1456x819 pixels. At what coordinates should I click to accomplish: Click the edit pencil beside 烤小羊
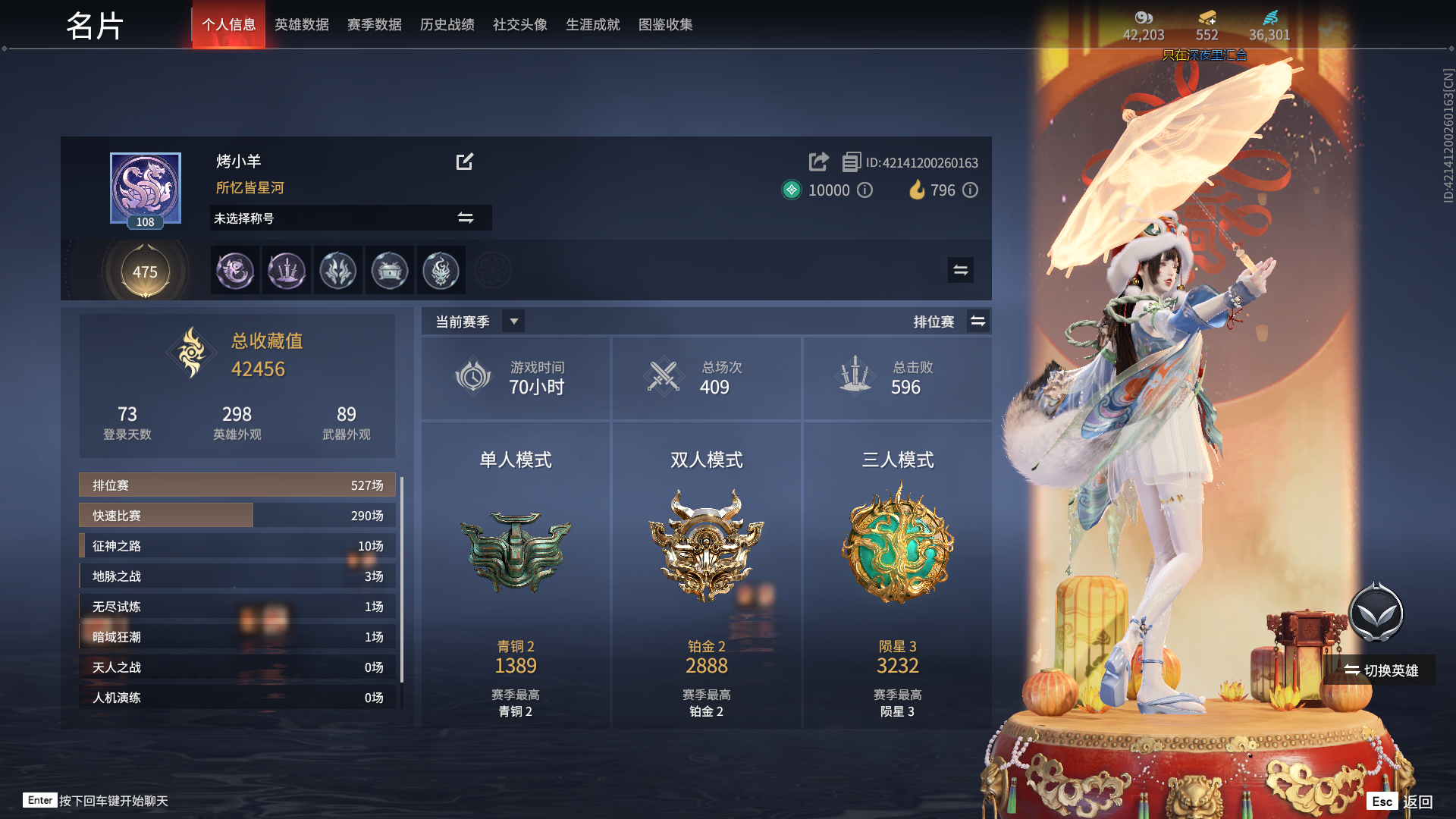point(465,162)
